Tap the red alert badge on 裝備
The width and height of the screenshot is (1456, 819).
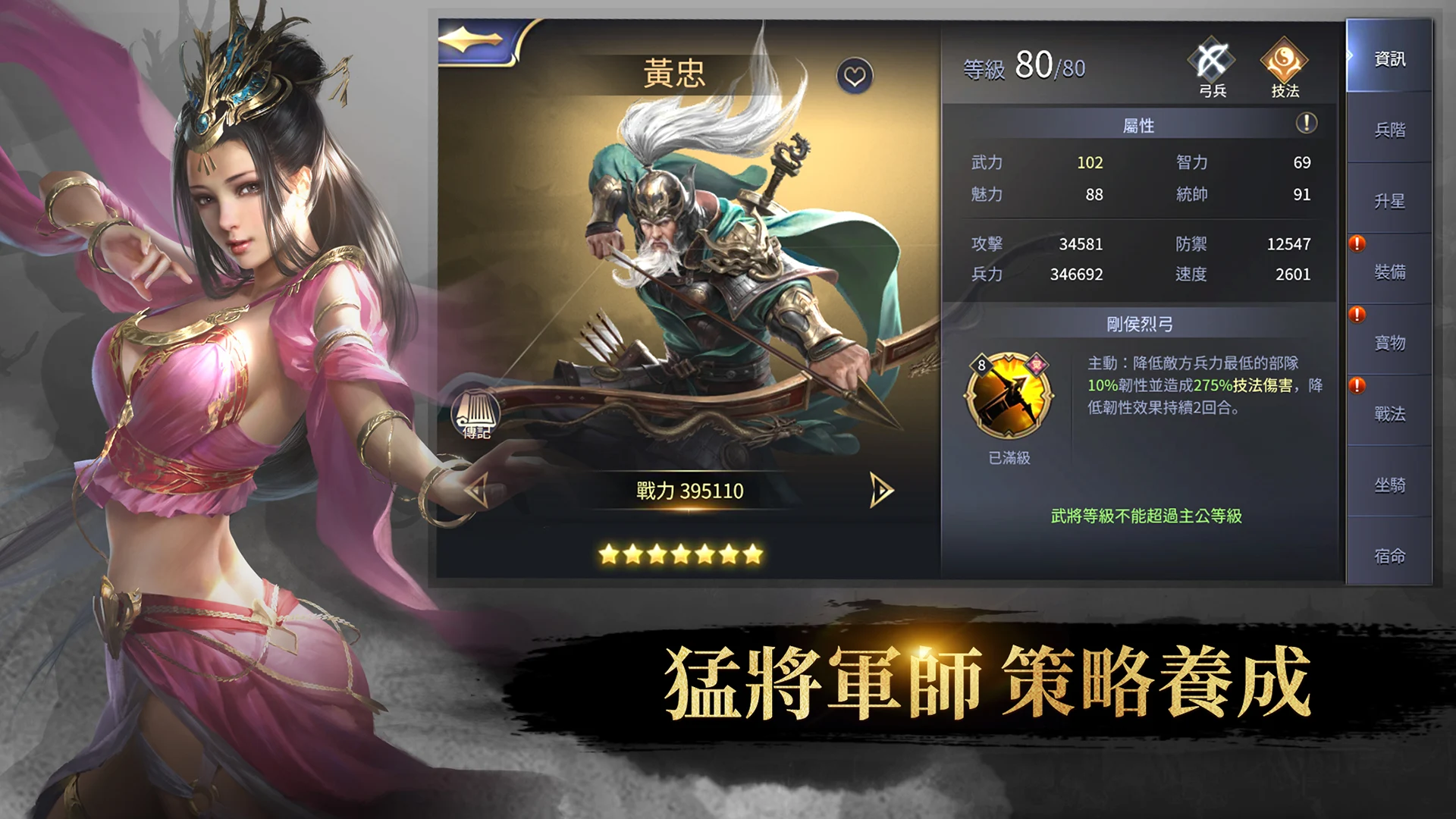[x=1356, y=243]
